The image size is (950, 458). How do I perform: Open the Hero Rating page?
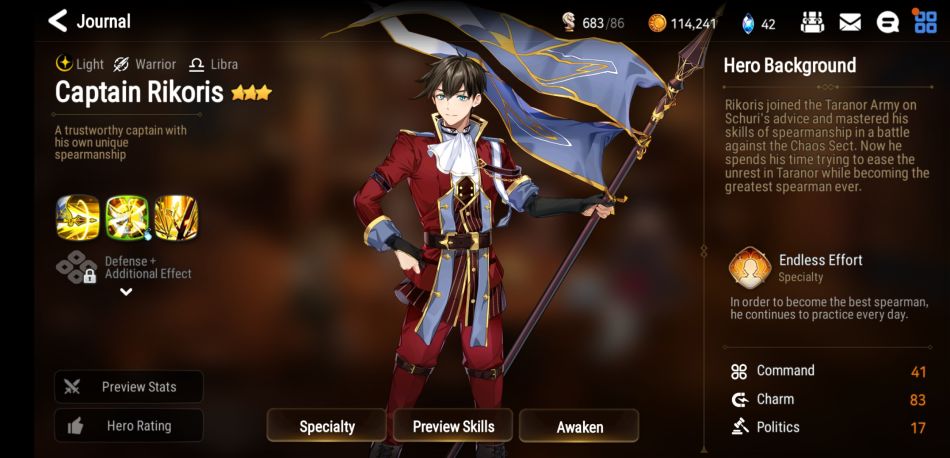tap(129, 426)
